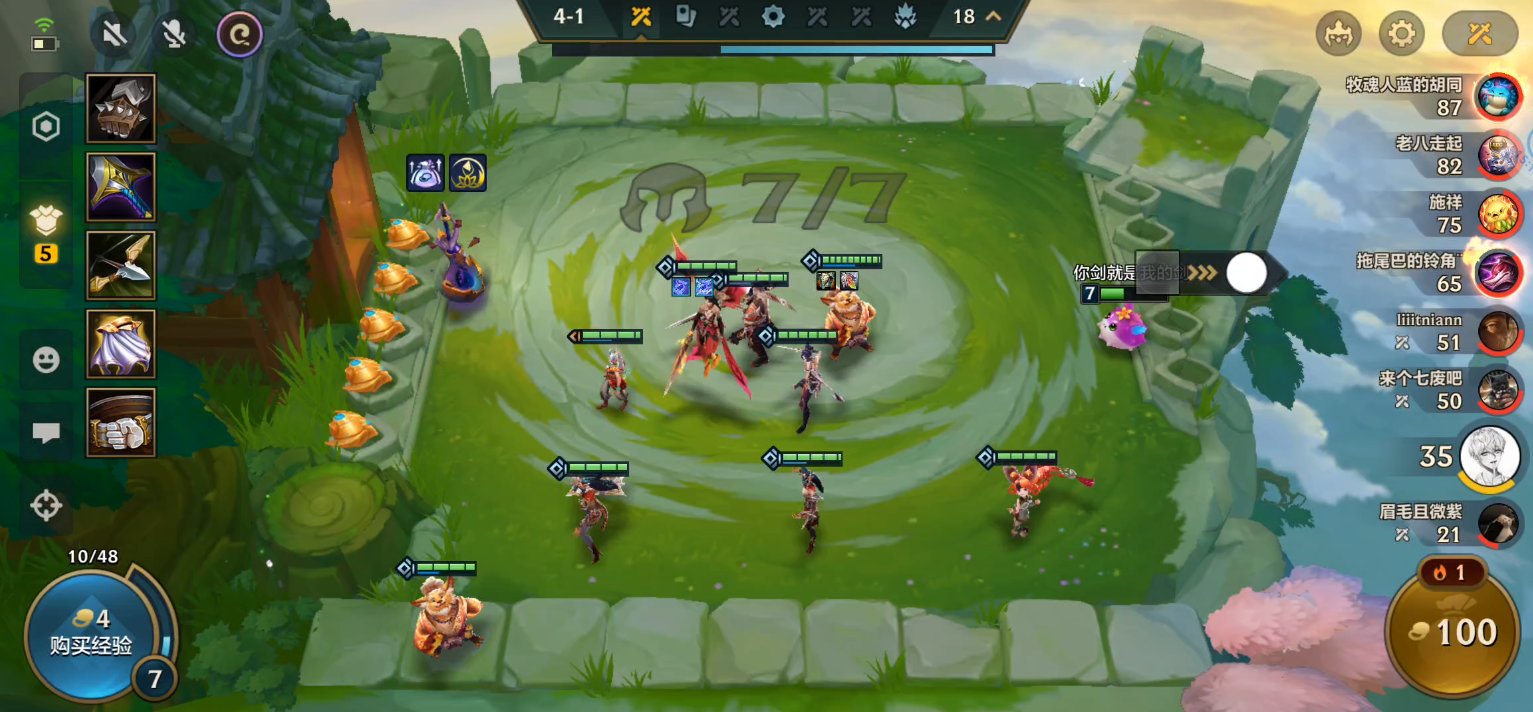1533x712 pixels.
Task: Expand the stage tracker arrow beside 18
Action: click(993, 17)
